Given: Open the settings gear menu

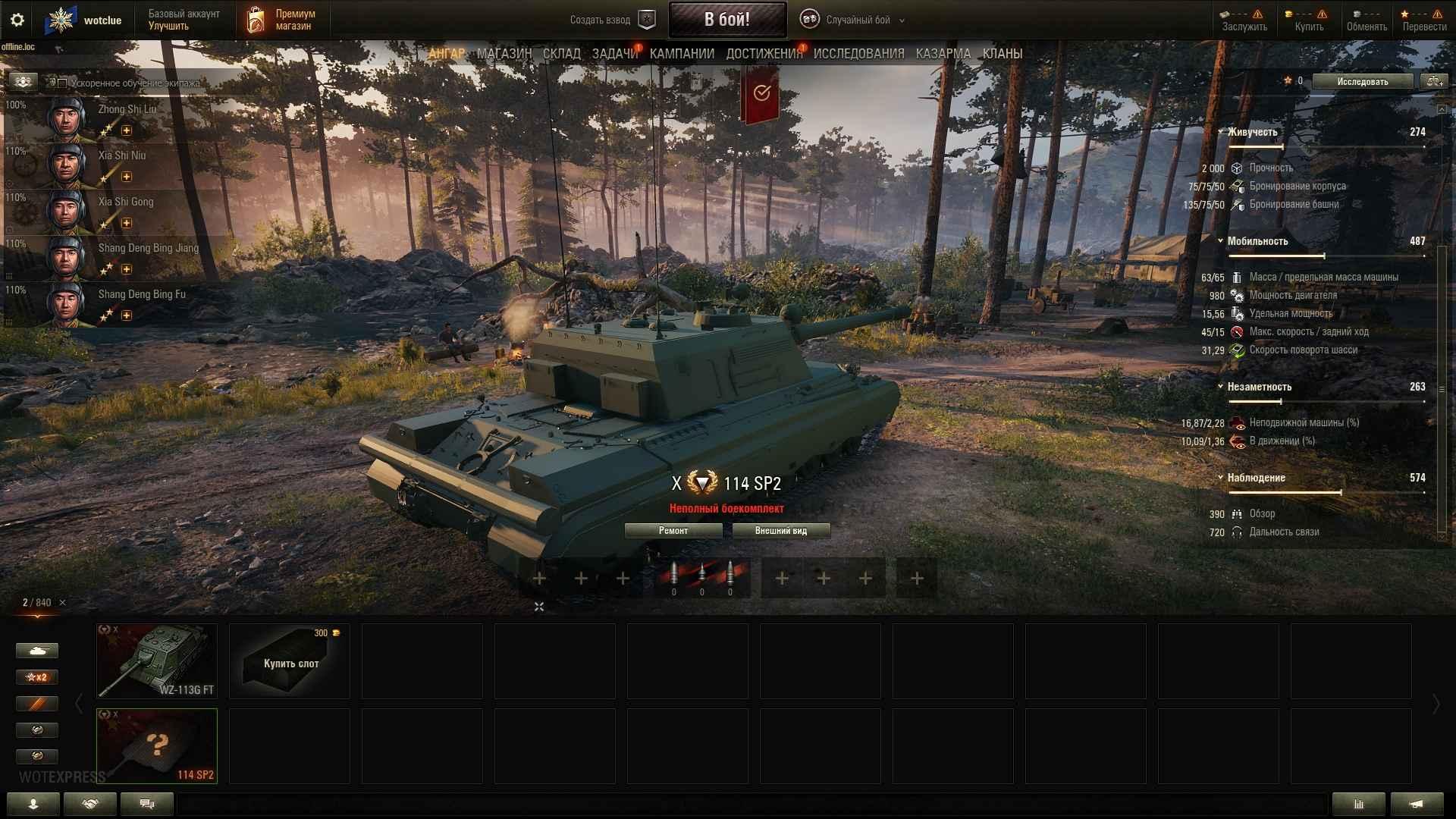Looking at the screenshot, I should pos(17,20).
